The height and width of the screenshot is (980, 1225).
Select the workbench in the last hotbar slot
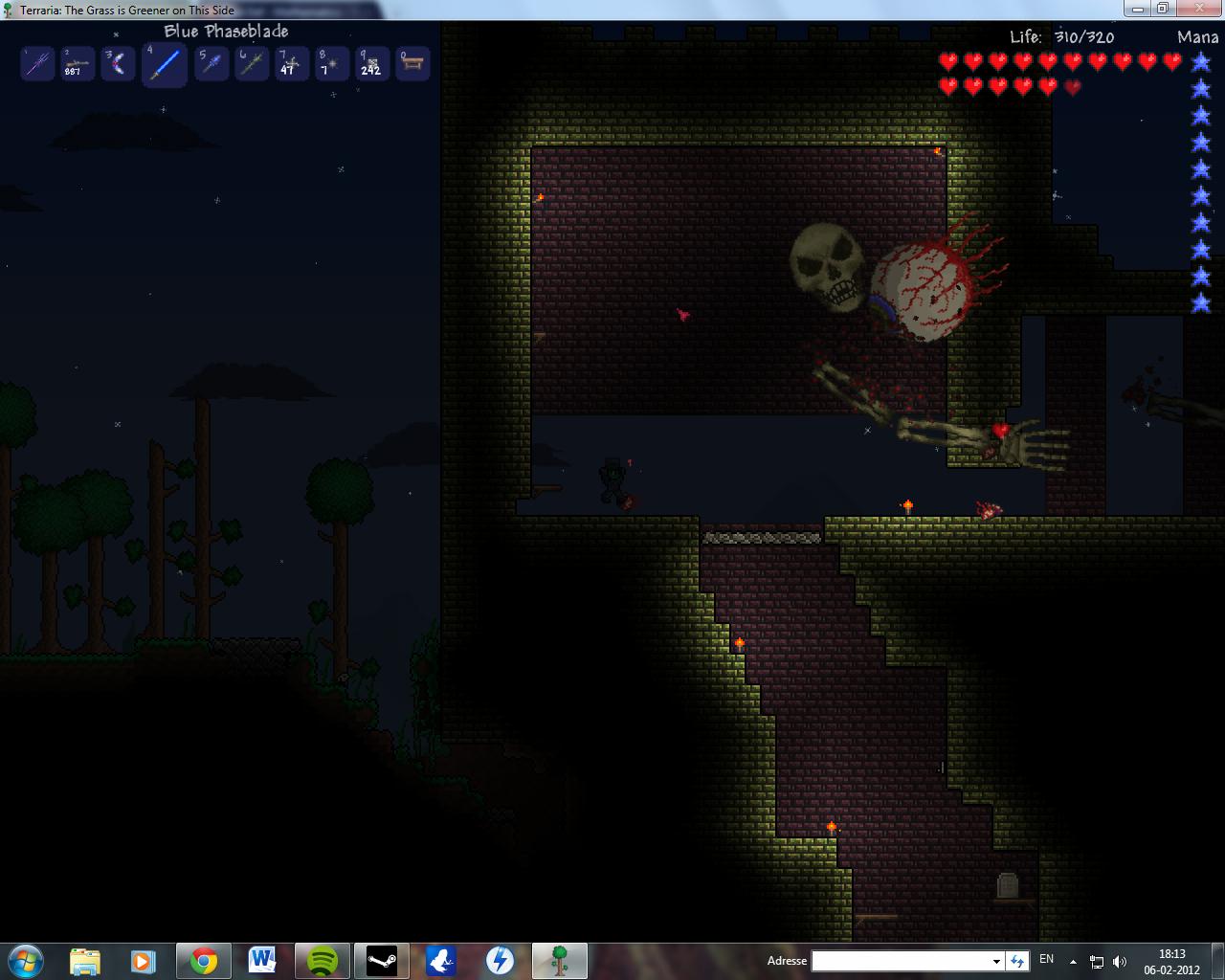point(412,64)
